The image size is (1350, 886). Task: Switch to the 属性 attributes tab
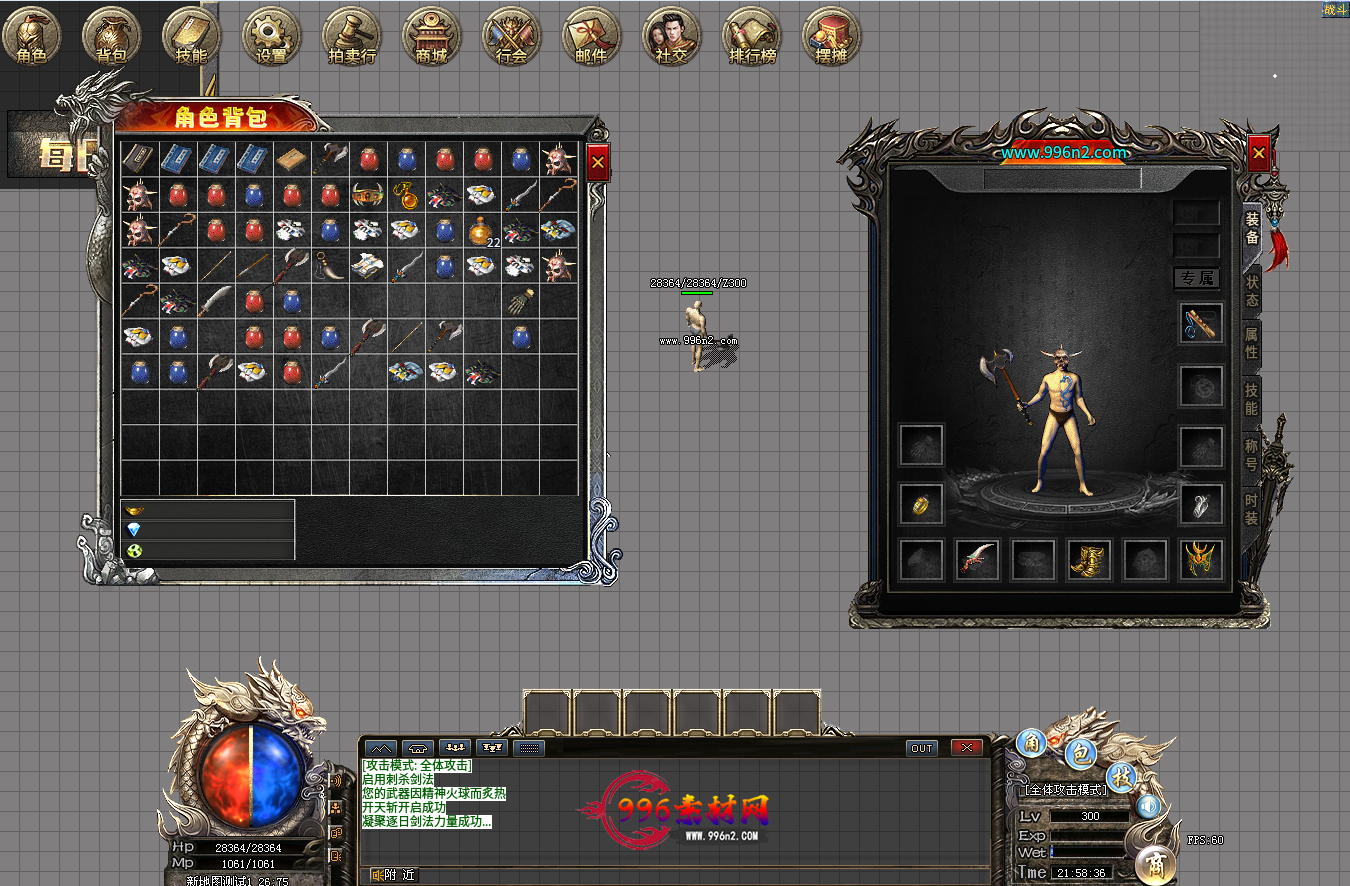pyautogui.click(x=1251, y=342)
